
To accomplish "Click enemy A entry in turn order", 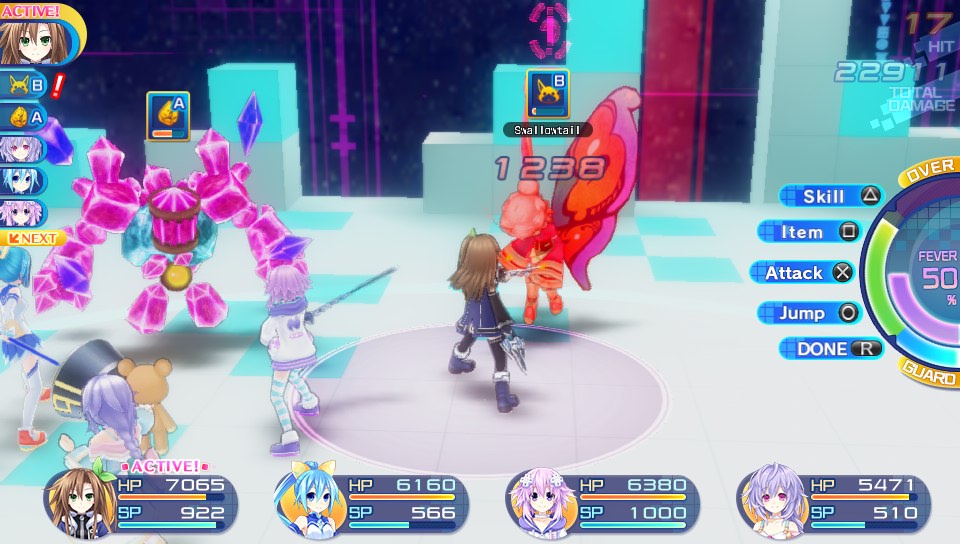I will coord(25,118).
